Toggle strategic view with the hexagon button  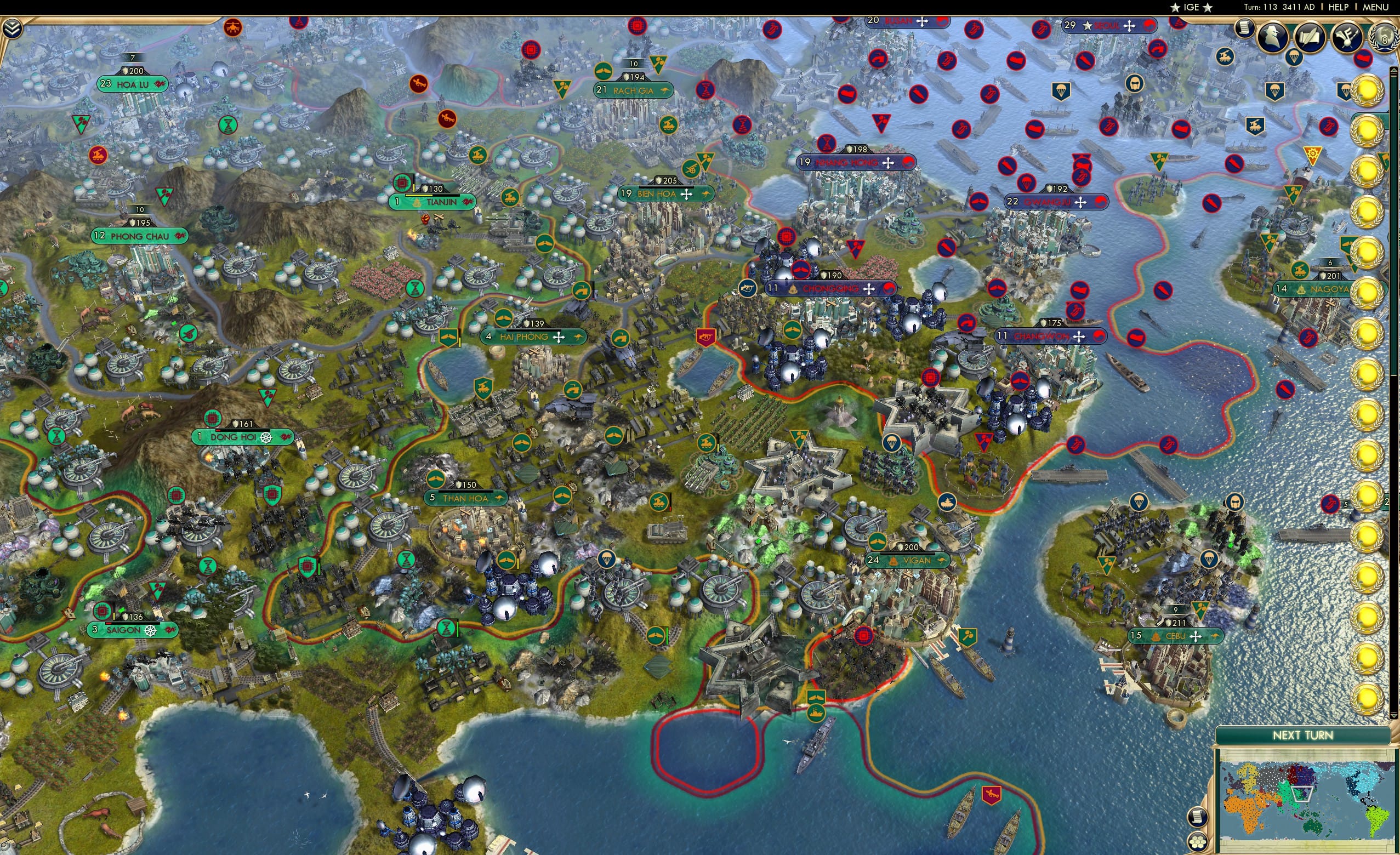click(1198, 841)
